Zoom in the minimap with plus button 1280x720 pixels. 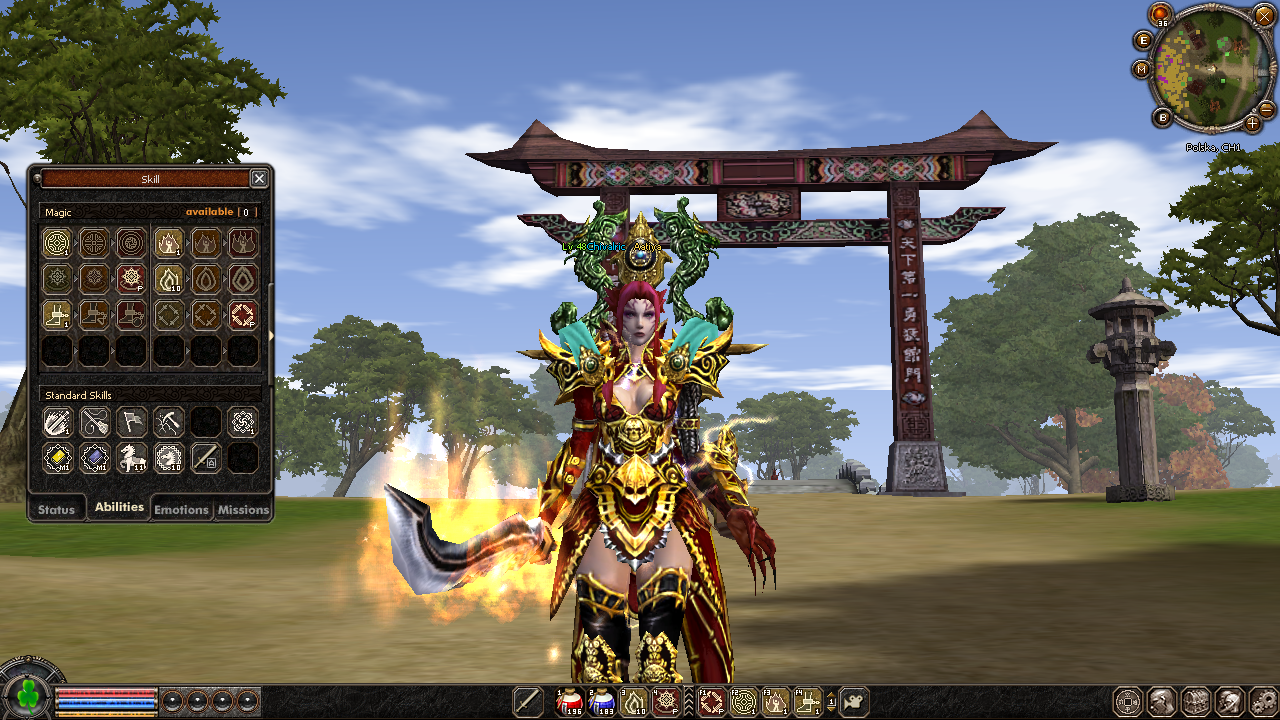[1252, 124]
